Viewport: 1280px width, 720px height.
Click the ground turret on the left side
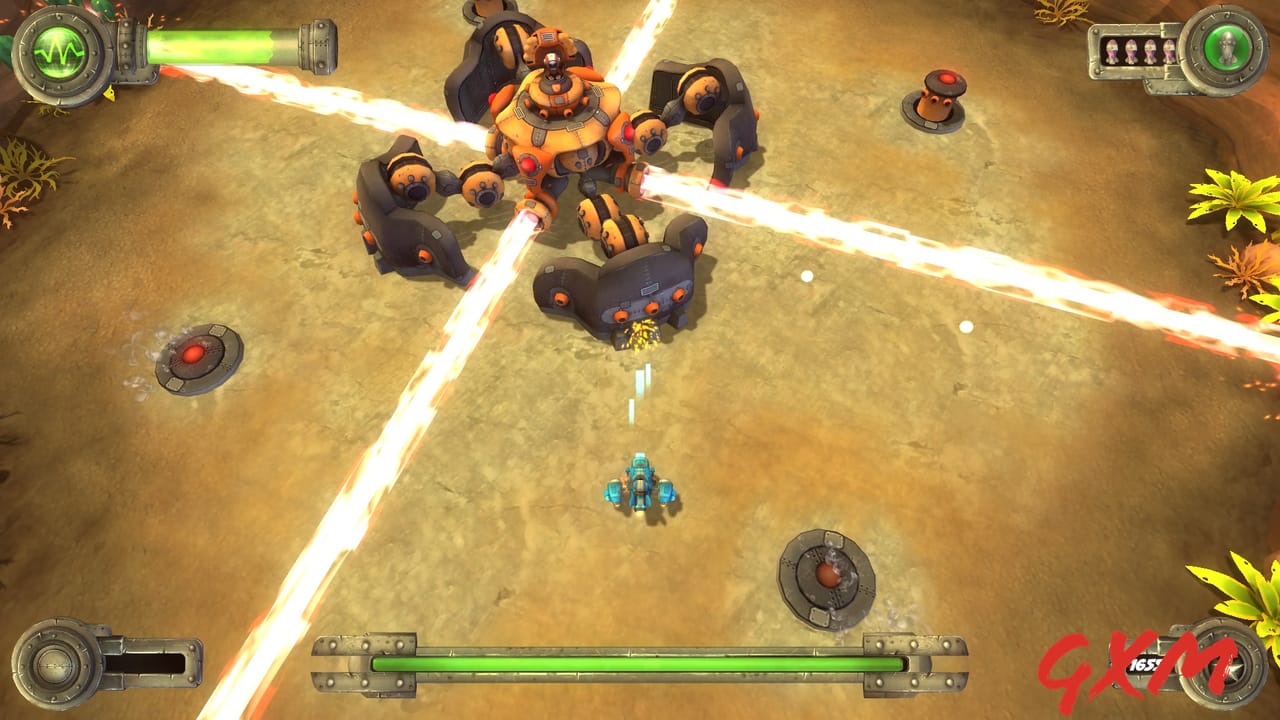pyautogui.click(x=192, y=355)
